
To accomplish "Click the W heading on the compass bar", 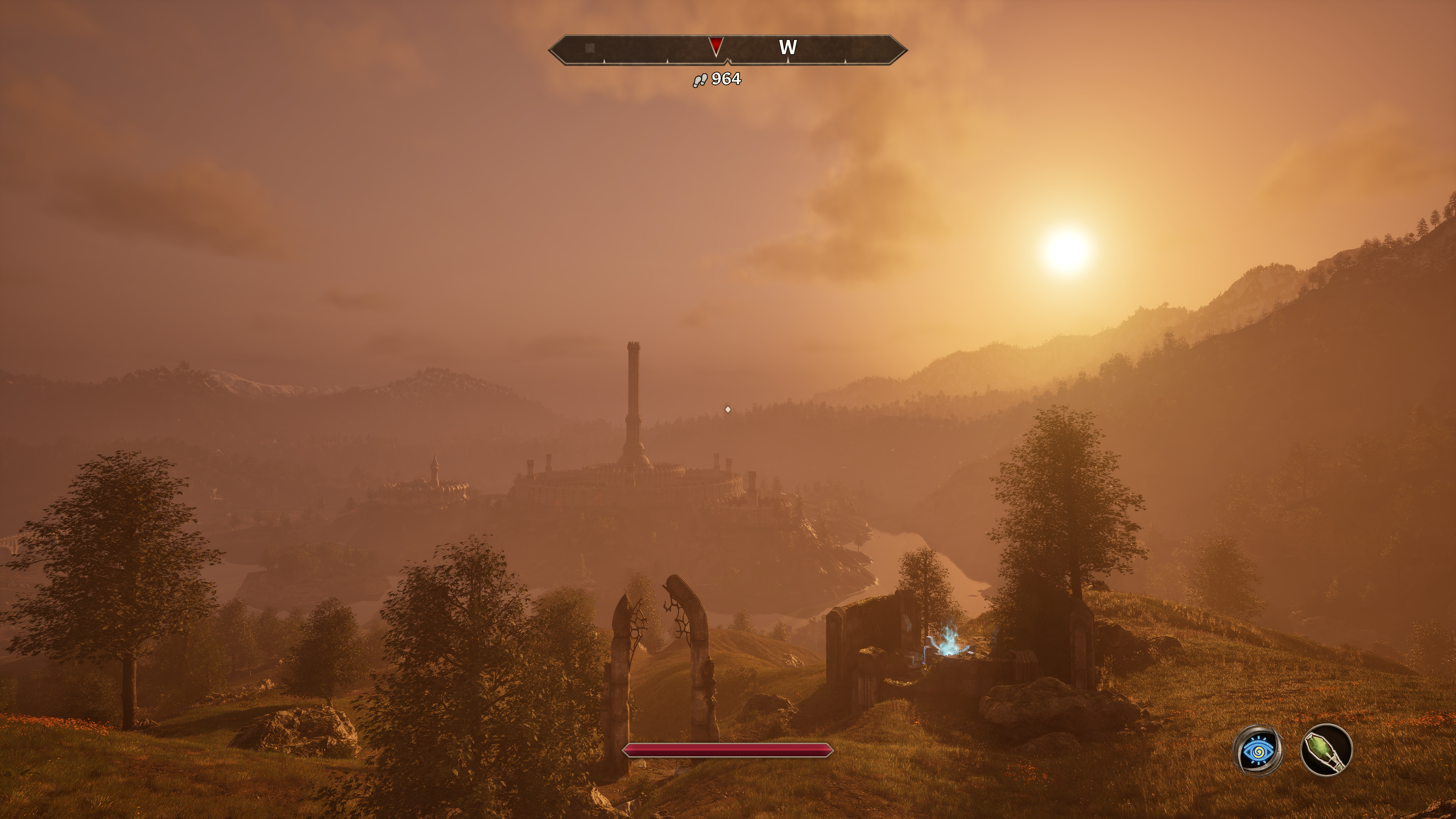I will coord(788,47).
